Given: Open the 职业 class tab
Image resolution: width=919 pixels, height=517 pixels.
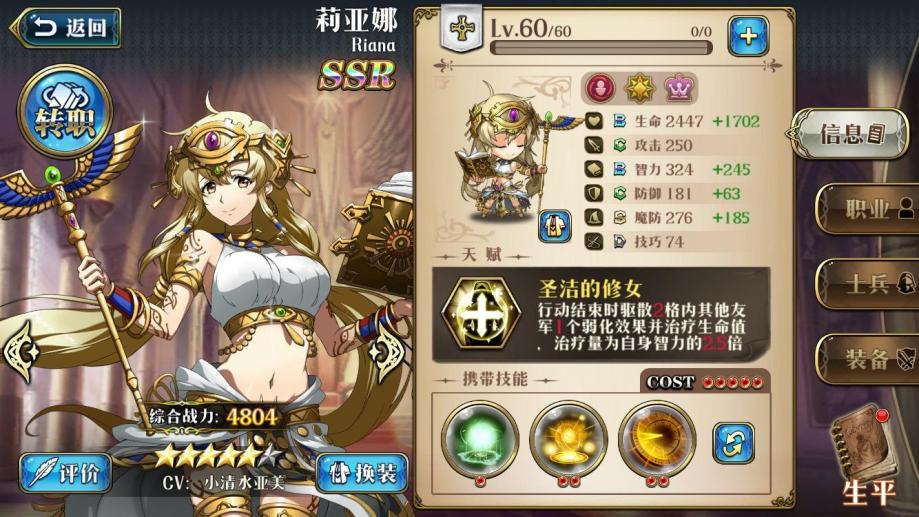Looking at the screenshot, I should [x=866, y=209].
